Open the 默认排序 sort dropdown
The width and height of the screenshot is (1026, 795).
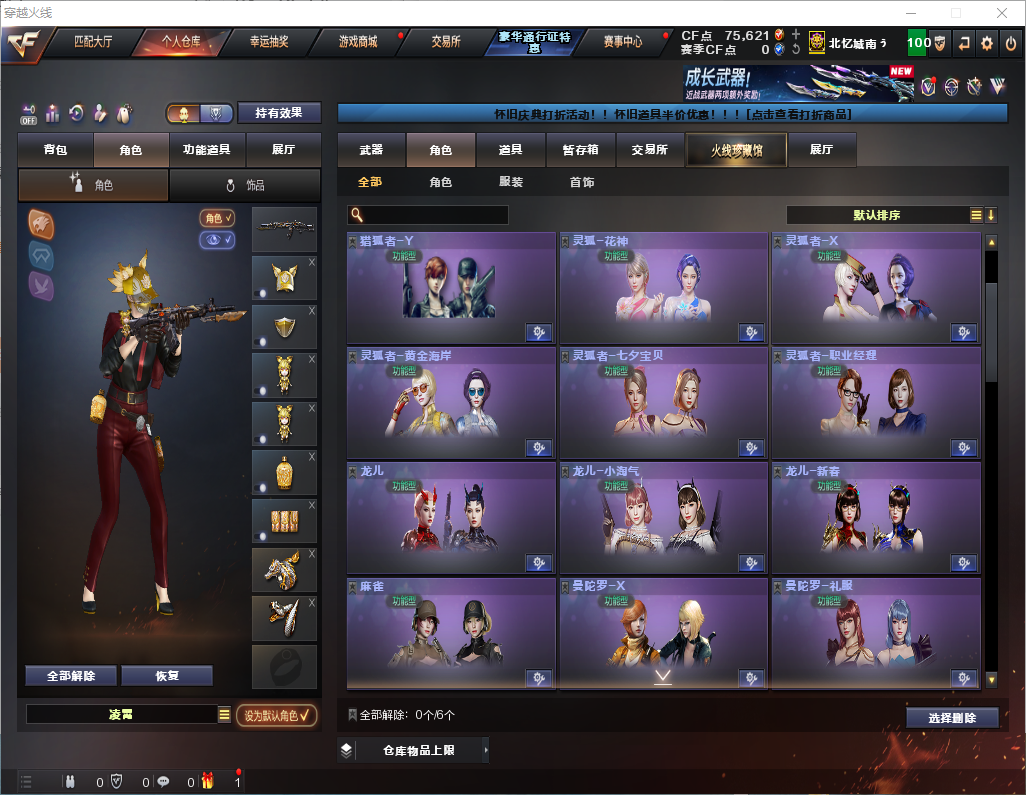click(877, 215)
